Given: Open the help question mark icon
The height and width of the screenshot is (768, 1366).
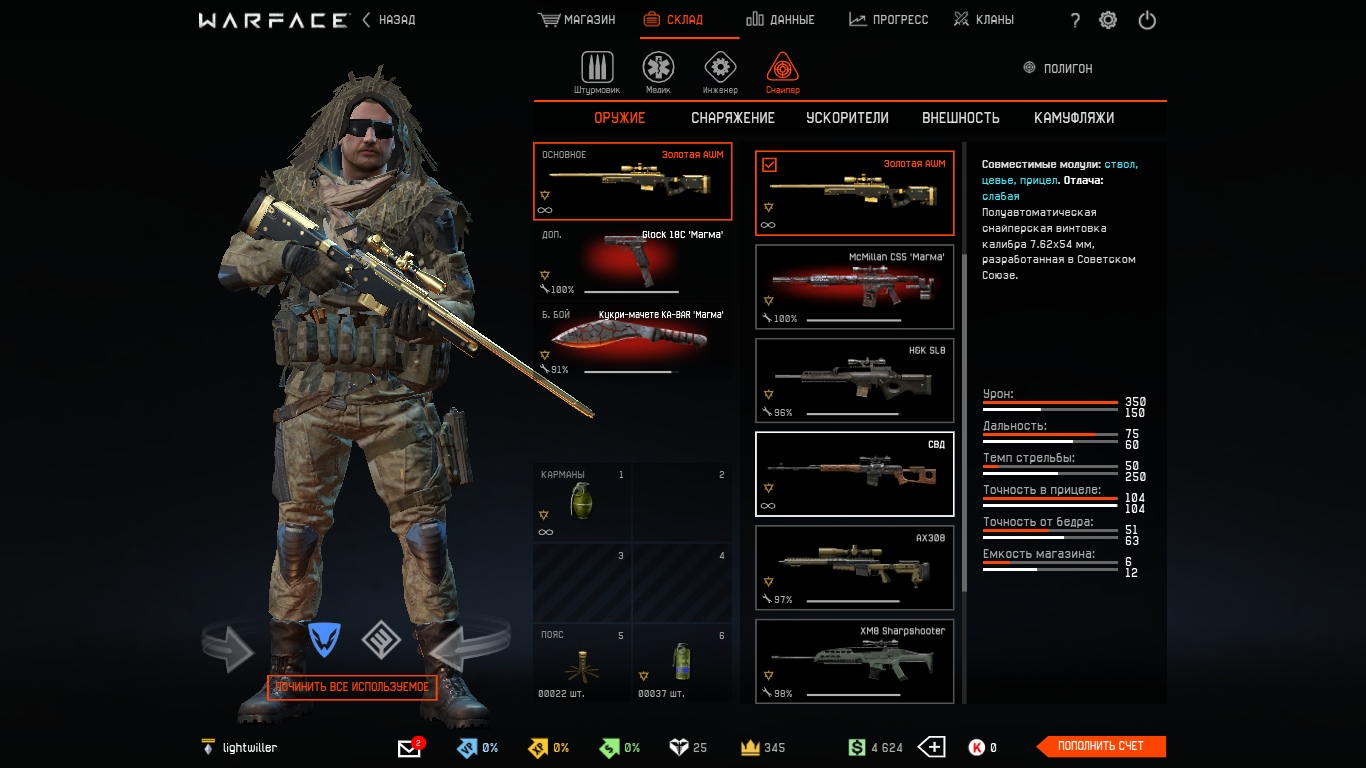Looking at the screenshot, I should coord(1074,19).
